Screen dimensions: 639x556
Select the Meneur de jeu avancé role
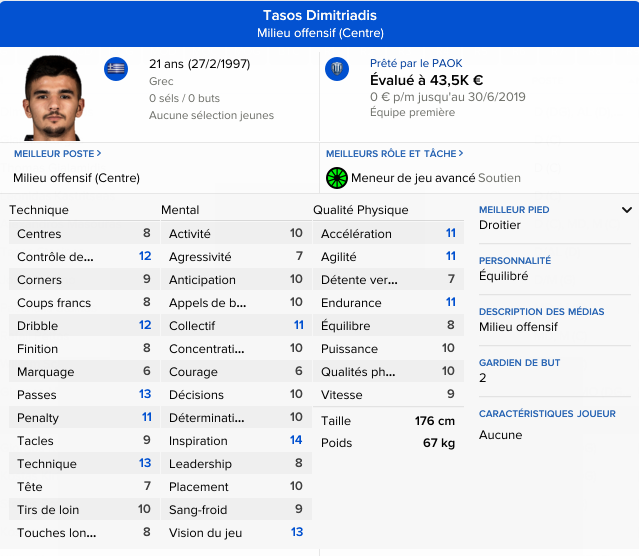point(415,178)
